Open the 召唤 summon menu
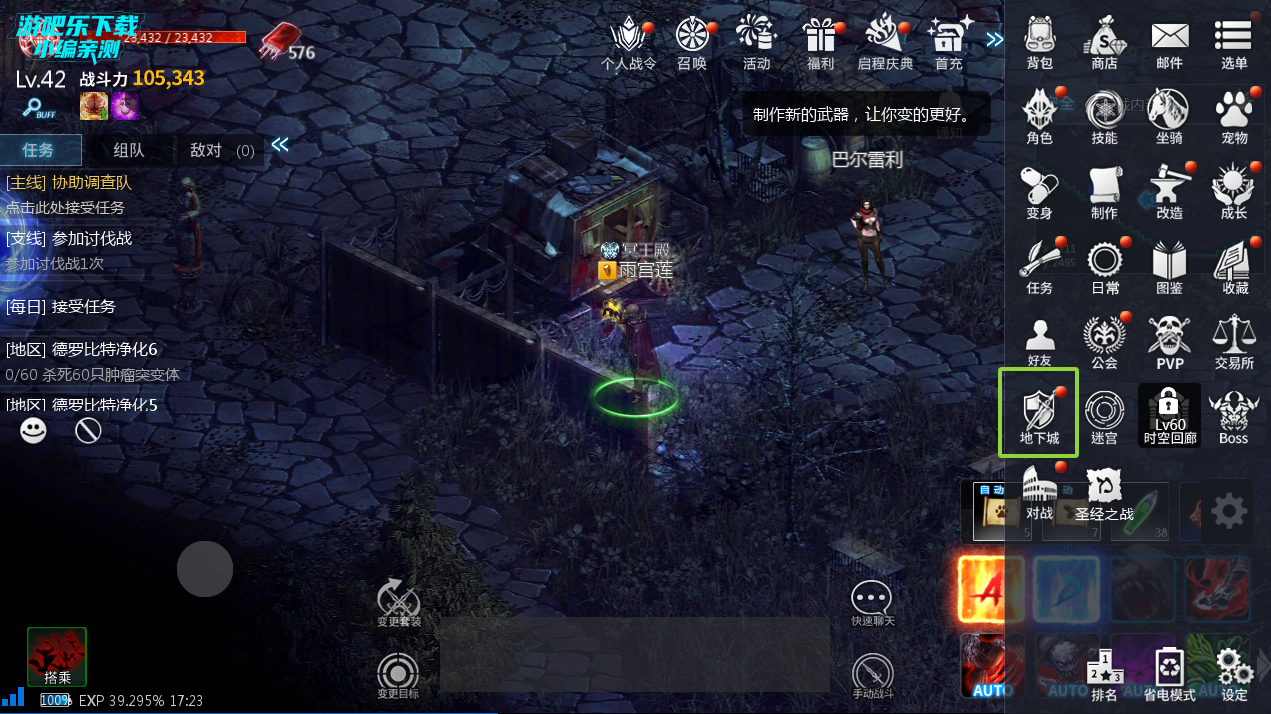The height and width of the screenshot is (714, 1271). (691, 42)
